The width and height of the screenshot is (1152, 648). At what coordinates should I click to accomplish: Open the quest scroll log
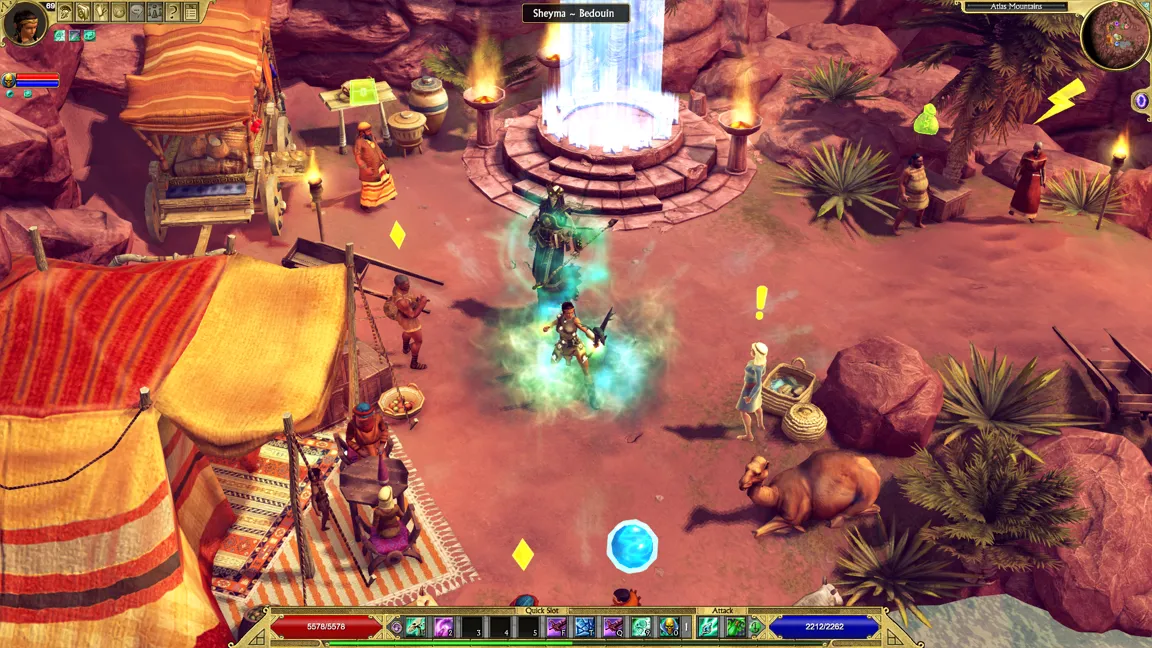tap(83, 12)
